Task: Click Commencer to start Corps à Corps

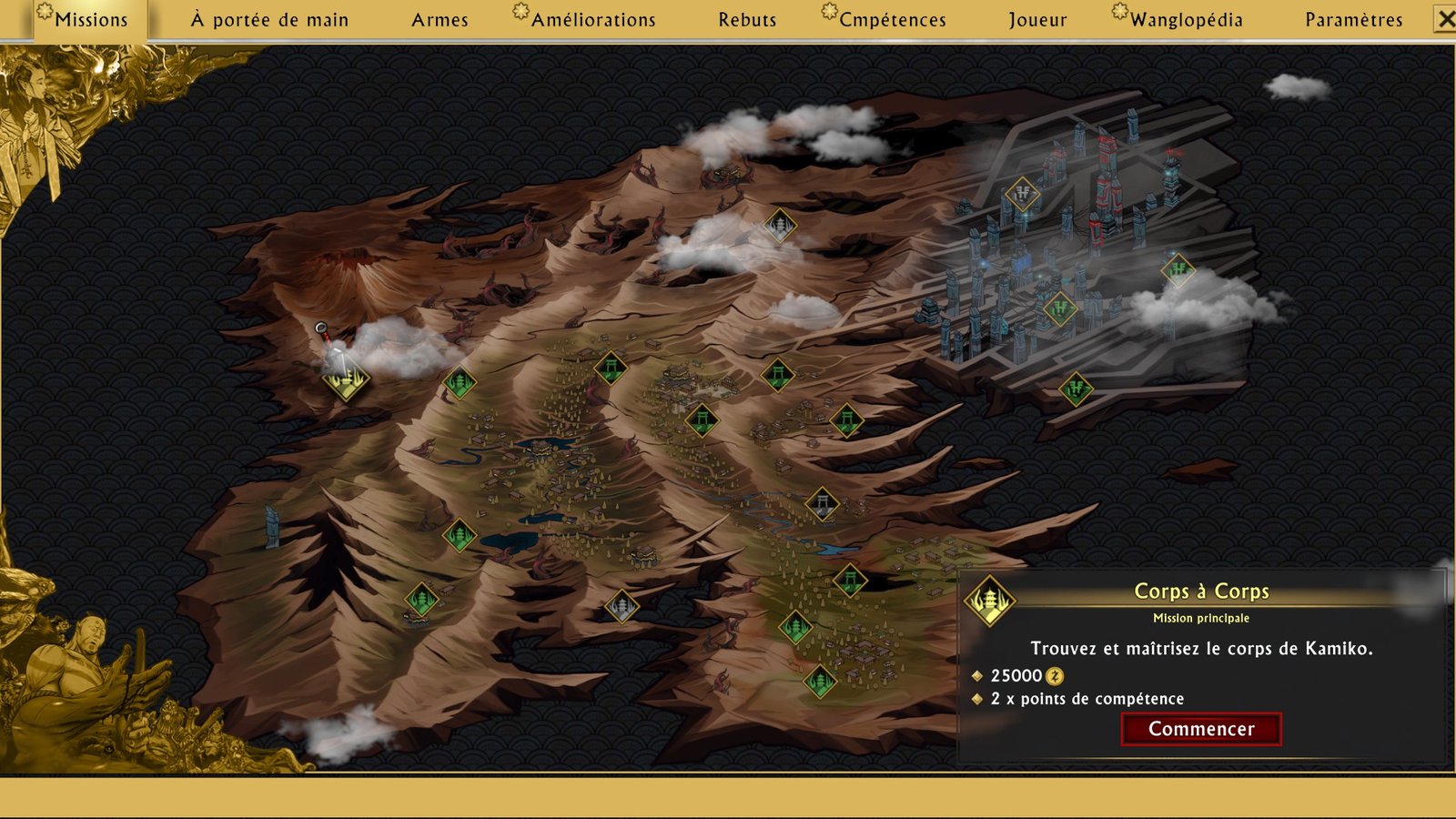Action: (1201, 729)
